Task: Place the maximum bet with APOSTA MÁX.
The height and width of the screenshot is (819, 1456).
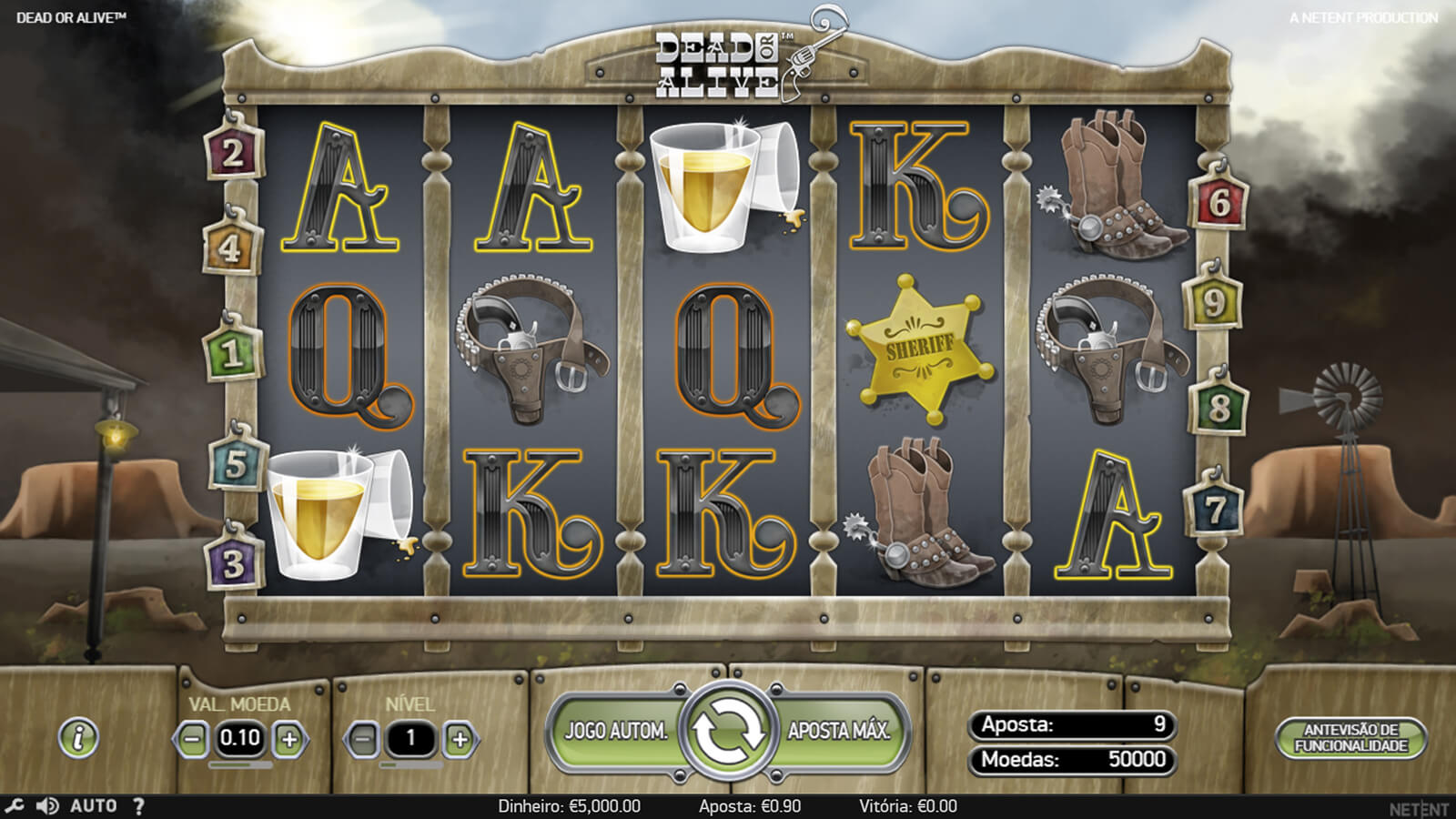Action: 838,731
